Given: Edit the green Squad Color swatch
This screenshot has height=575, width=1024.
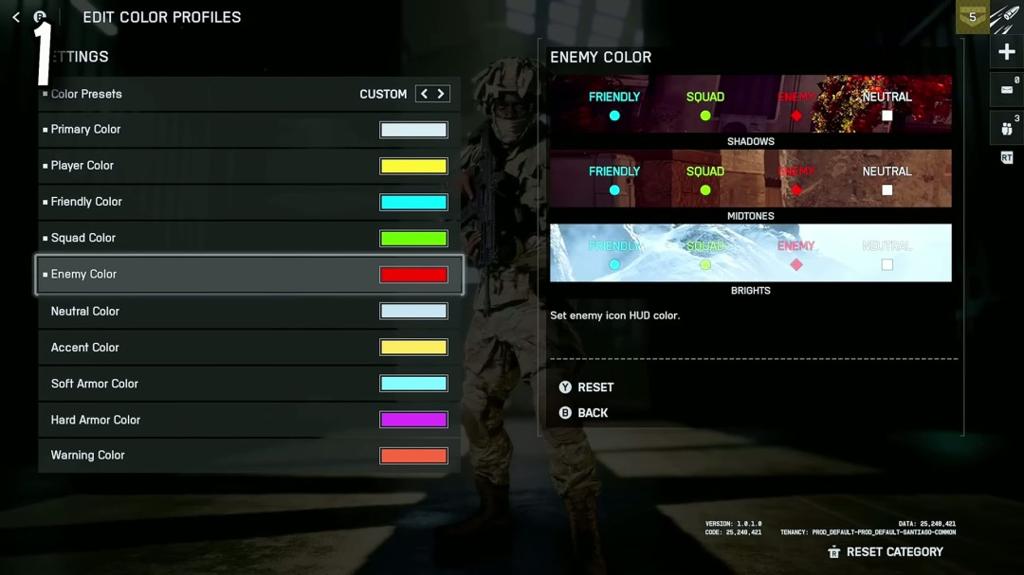Looking at the screenshot, I should (x=413, y=238).
